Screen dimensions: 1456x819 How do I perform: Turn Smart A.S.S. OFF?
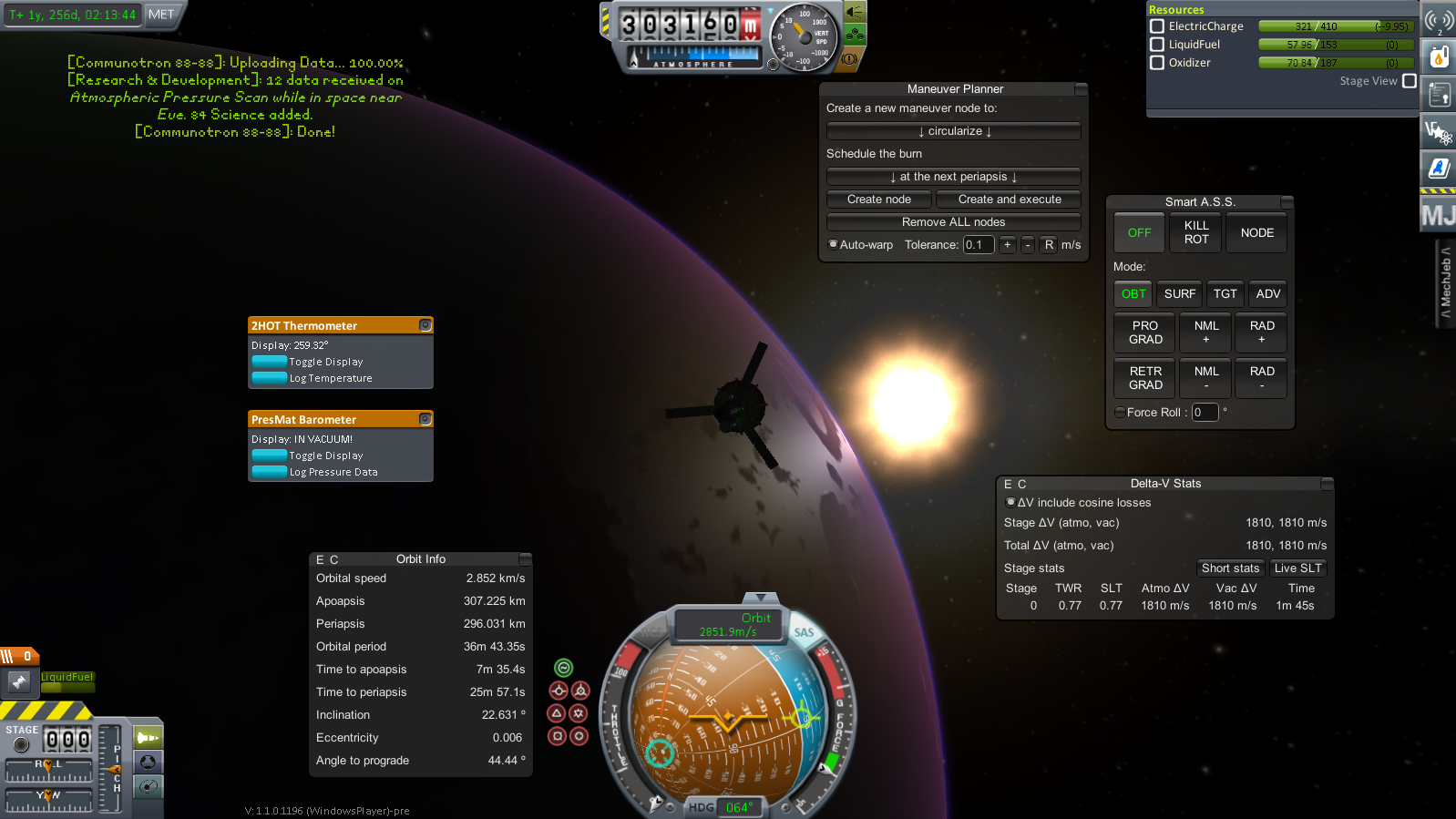pyautogui.click(x=1139, y=232)
